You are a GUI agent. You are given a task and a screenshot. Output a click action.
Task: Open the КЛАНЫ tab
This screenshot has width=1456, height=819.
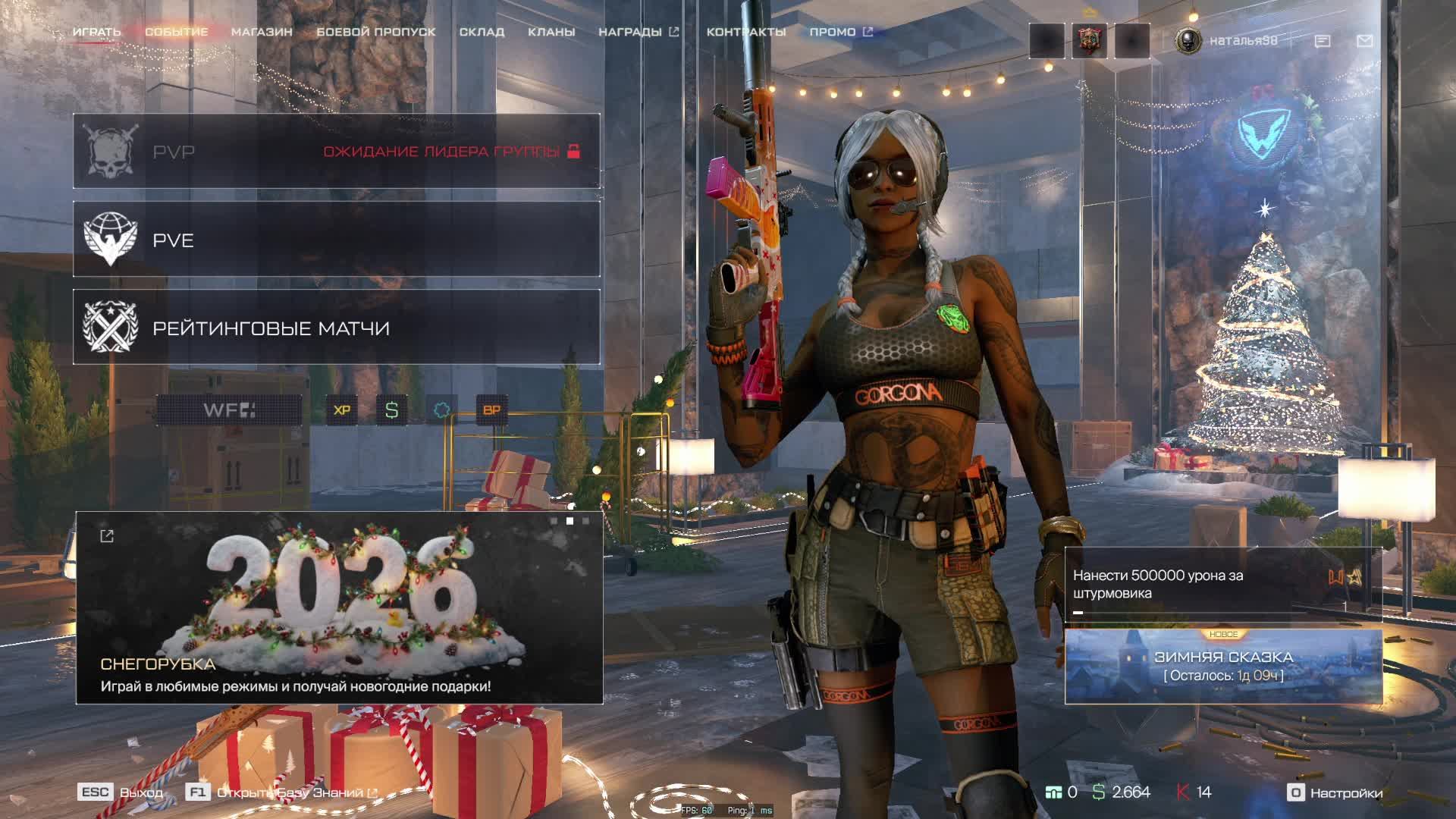click(551, 32)
